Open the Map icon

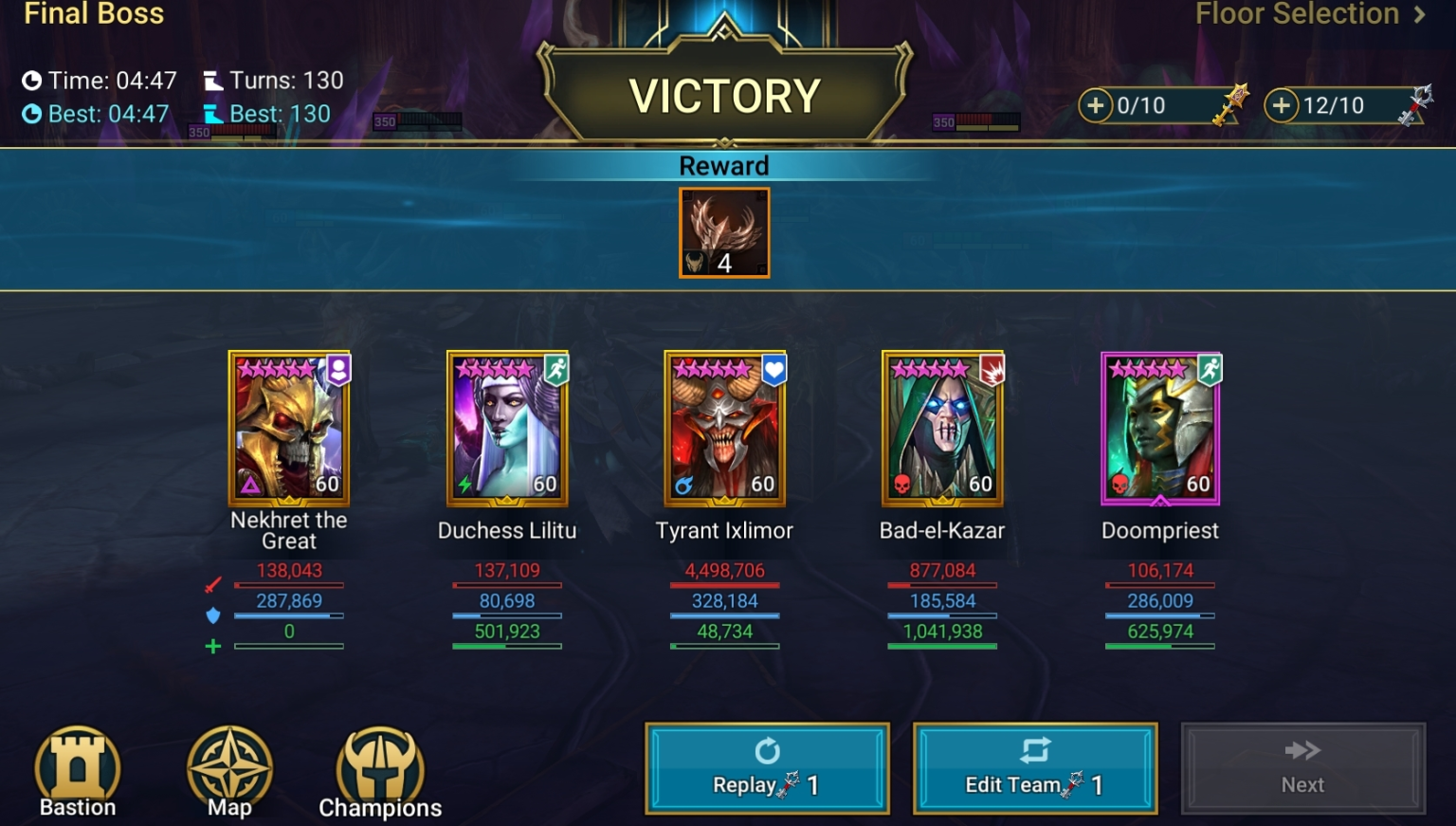click(227, 766)
